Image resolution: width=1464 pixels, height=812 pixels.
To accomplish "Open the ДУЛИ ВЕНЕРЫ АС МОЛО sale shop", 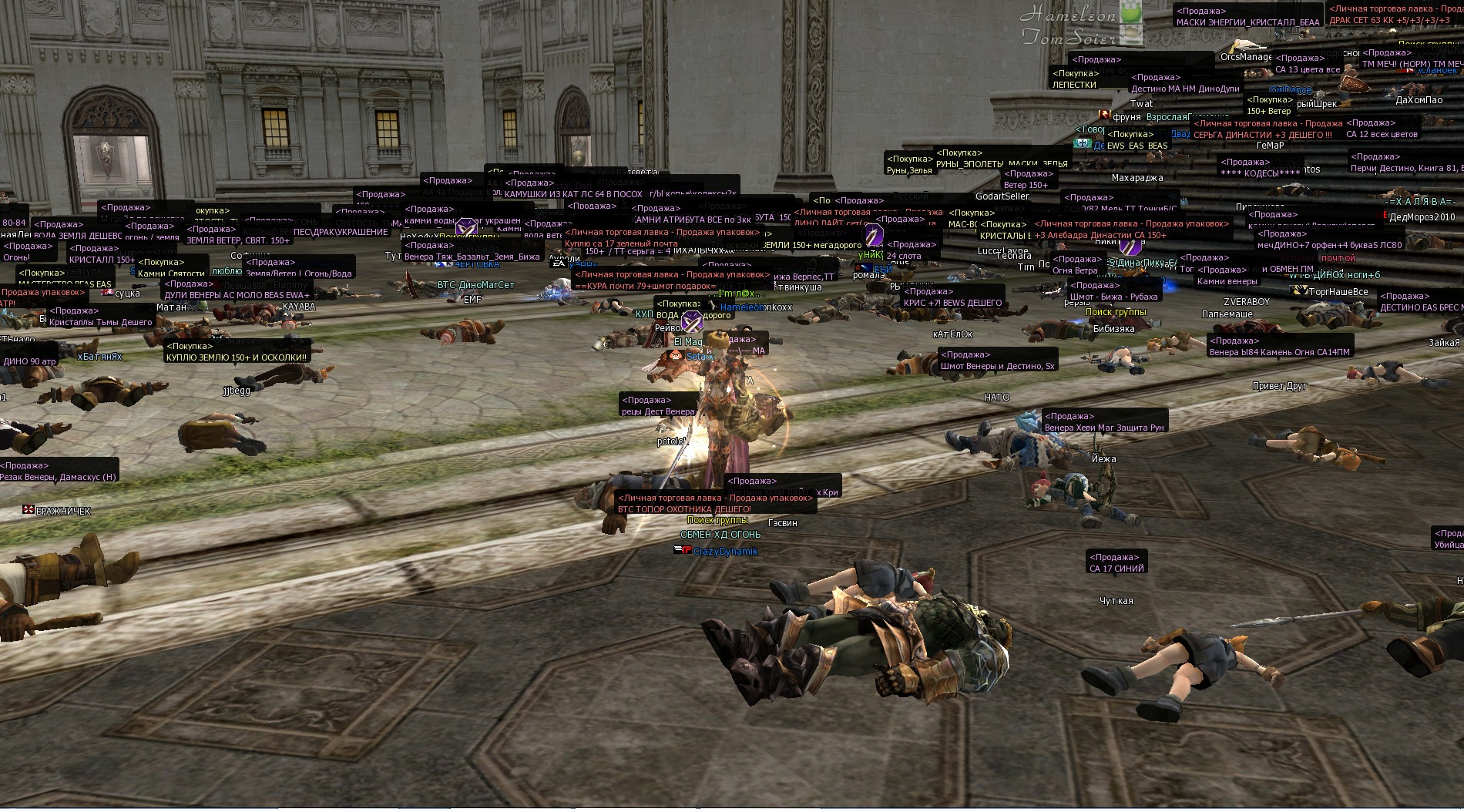I will click(237, 295).
